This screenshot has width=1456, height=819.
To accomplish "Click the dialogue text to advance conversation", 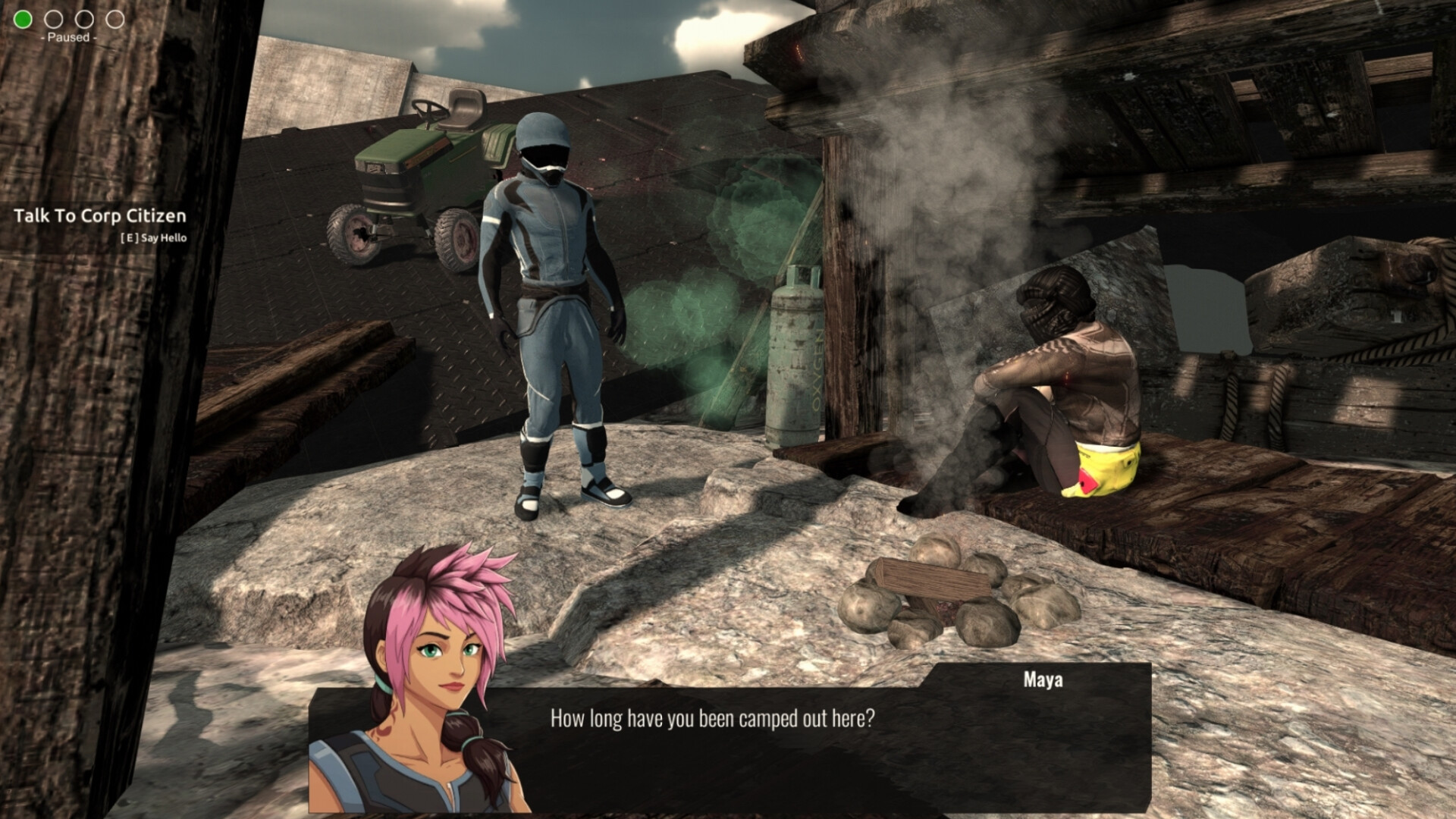I will point(711,716).
